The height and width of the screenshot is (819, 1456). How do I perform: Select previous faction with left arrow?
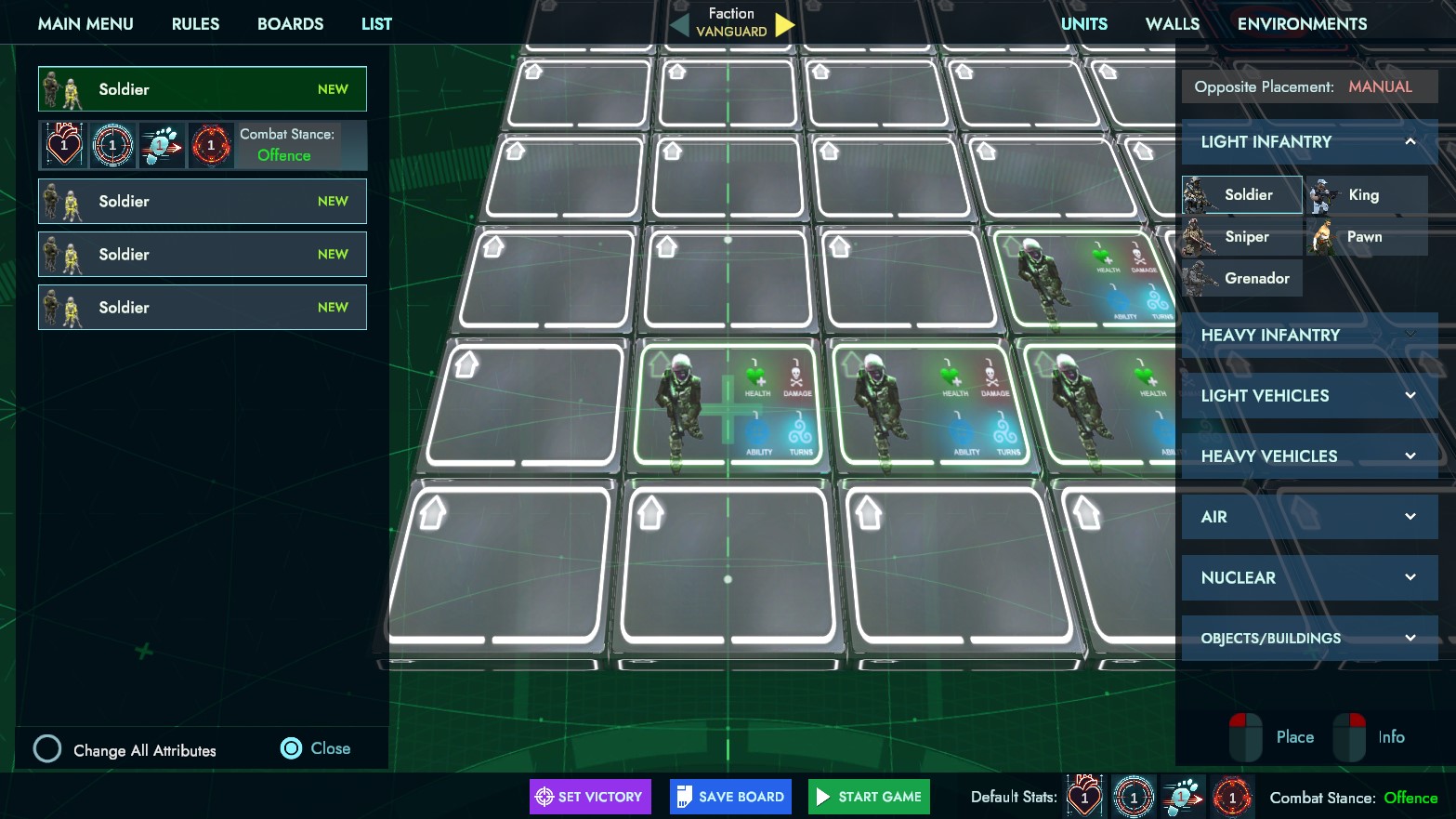(x=680, y=25)
